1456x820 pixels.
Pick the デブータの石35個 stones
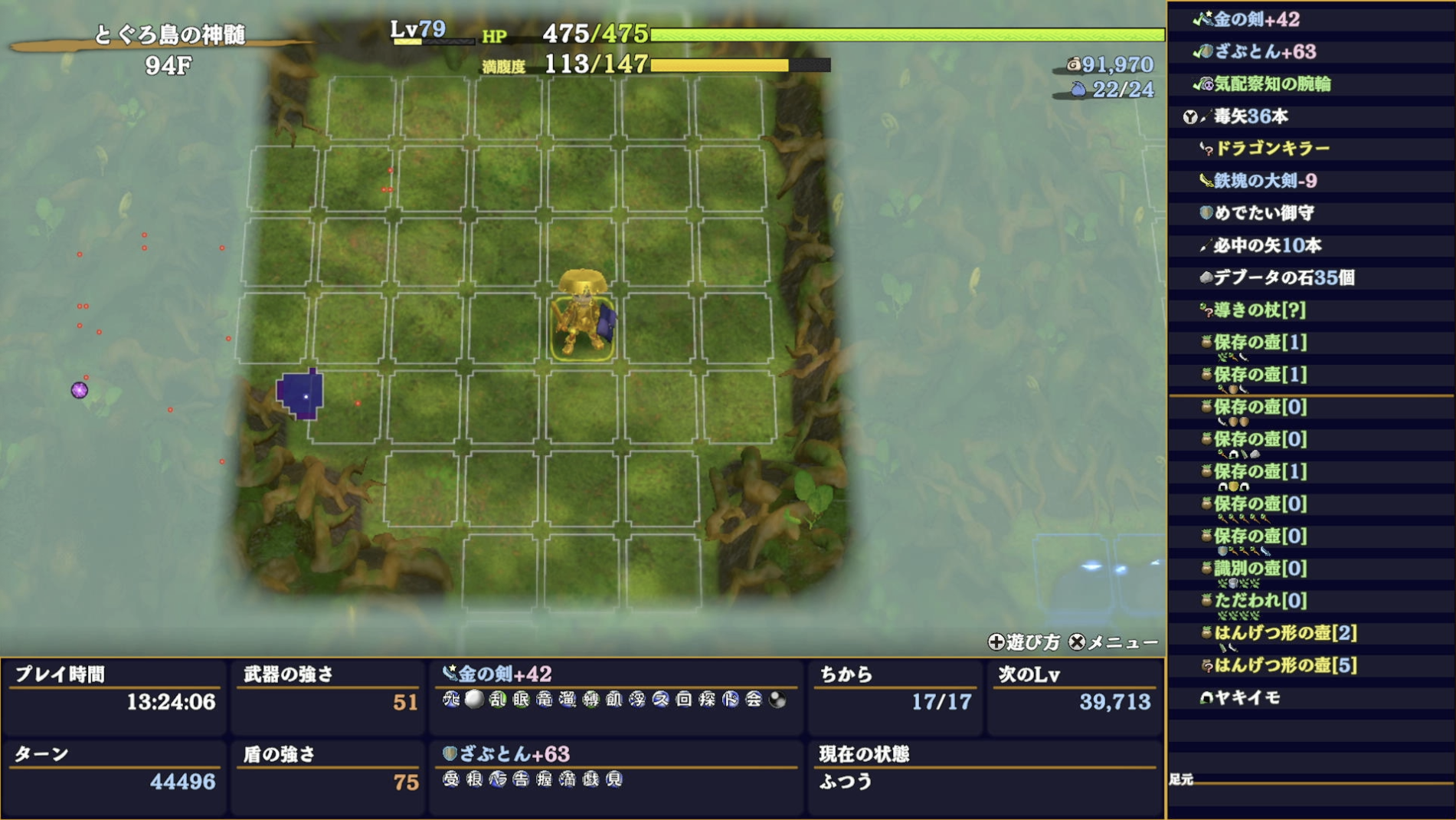pyautogui.click(x=1284, y=277)
